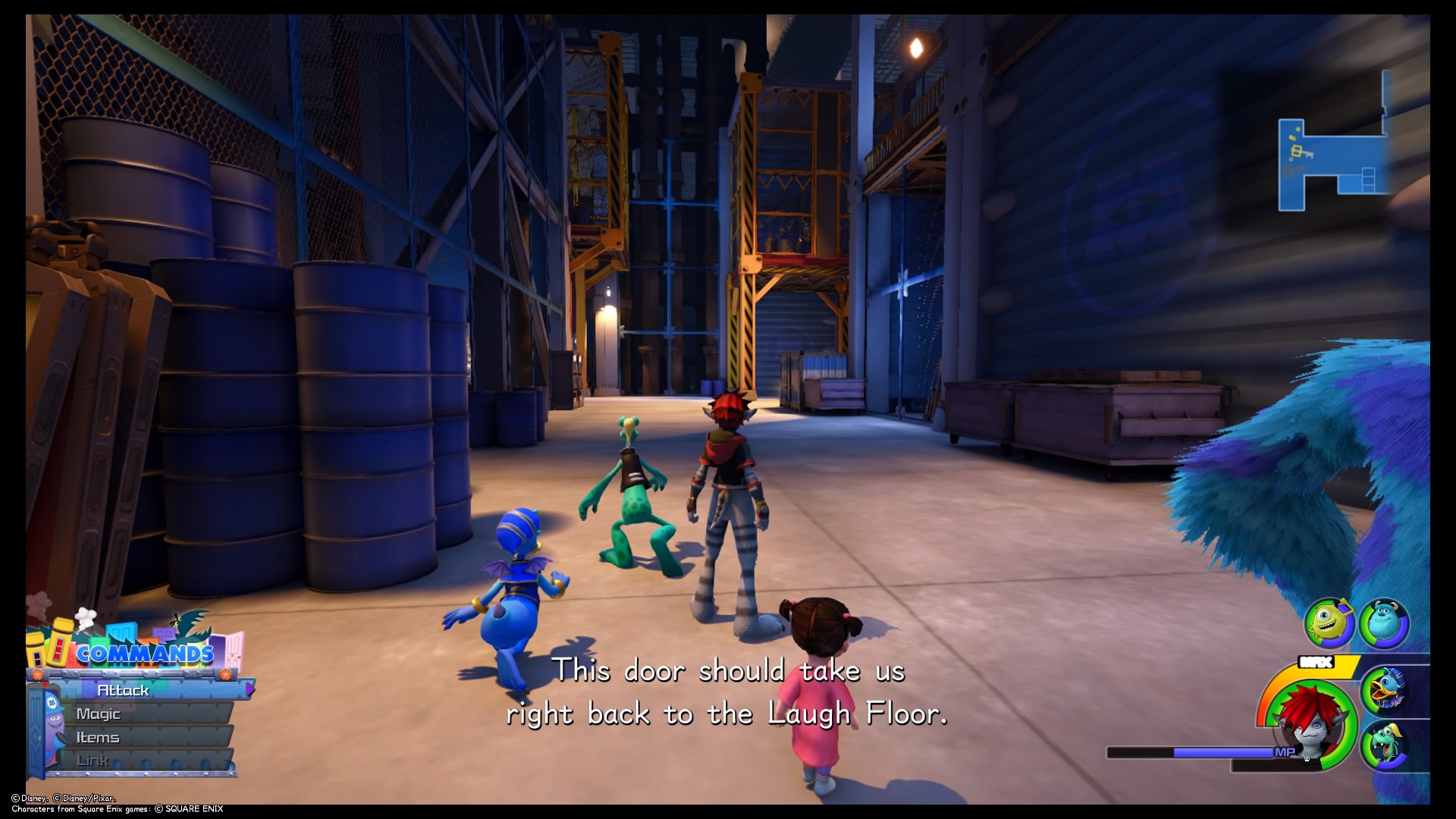Toggle the red indicator light on the Commands door
The image size is (1456, 819).
coord(45,684)
